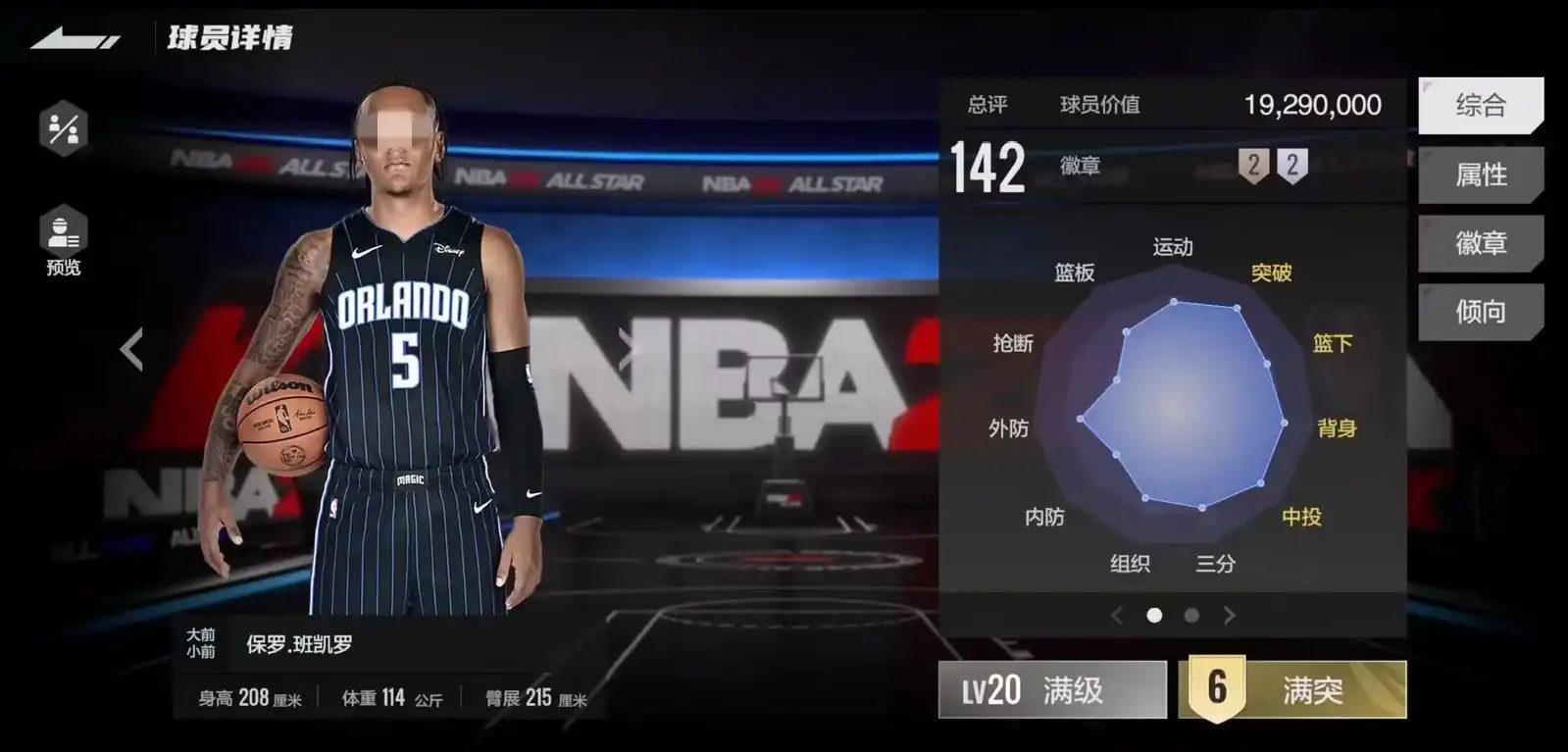The width and height of the screenshot is (1568, 752).
Task: Go to next radar chart page
Action: pyautogui.click(x=1230, y=616)
